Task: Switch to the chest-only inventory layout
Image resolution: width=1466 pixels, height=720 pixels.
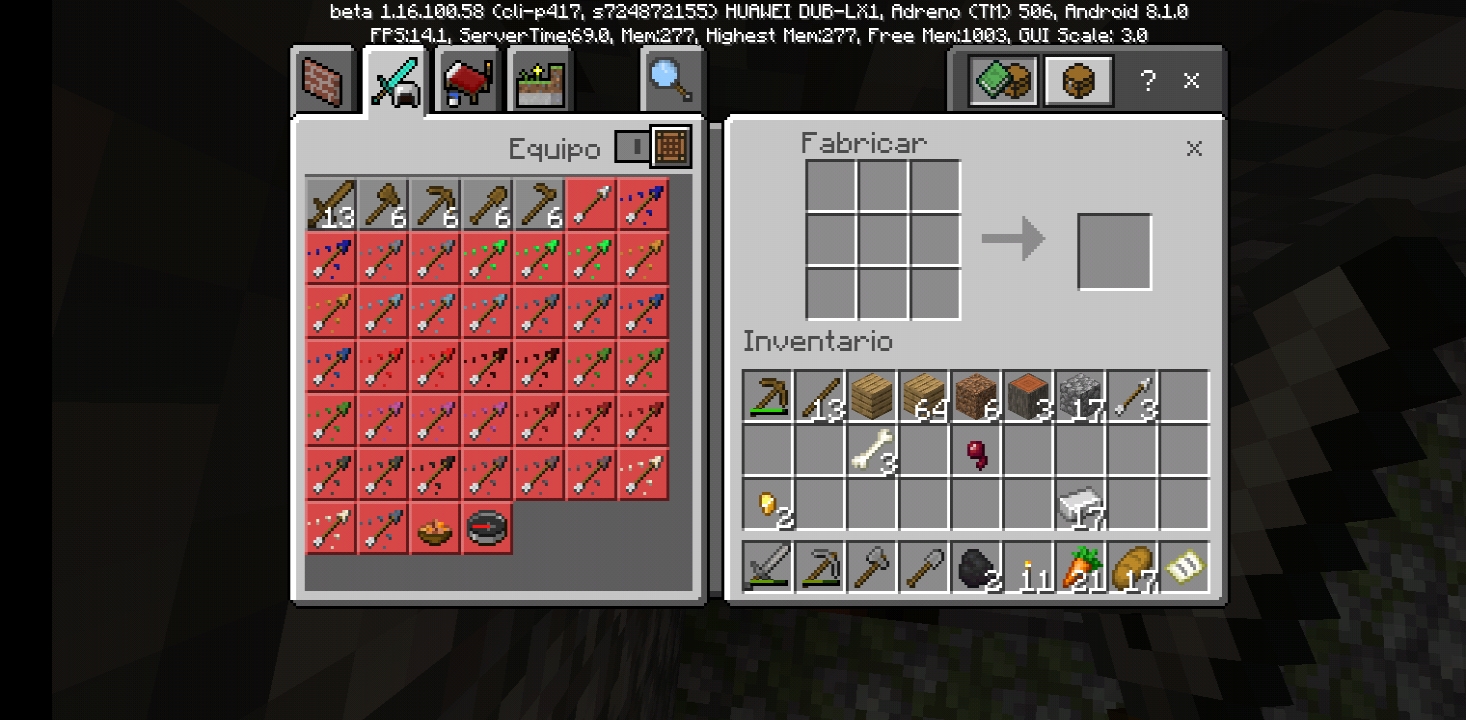Action: pos(1079,81)
